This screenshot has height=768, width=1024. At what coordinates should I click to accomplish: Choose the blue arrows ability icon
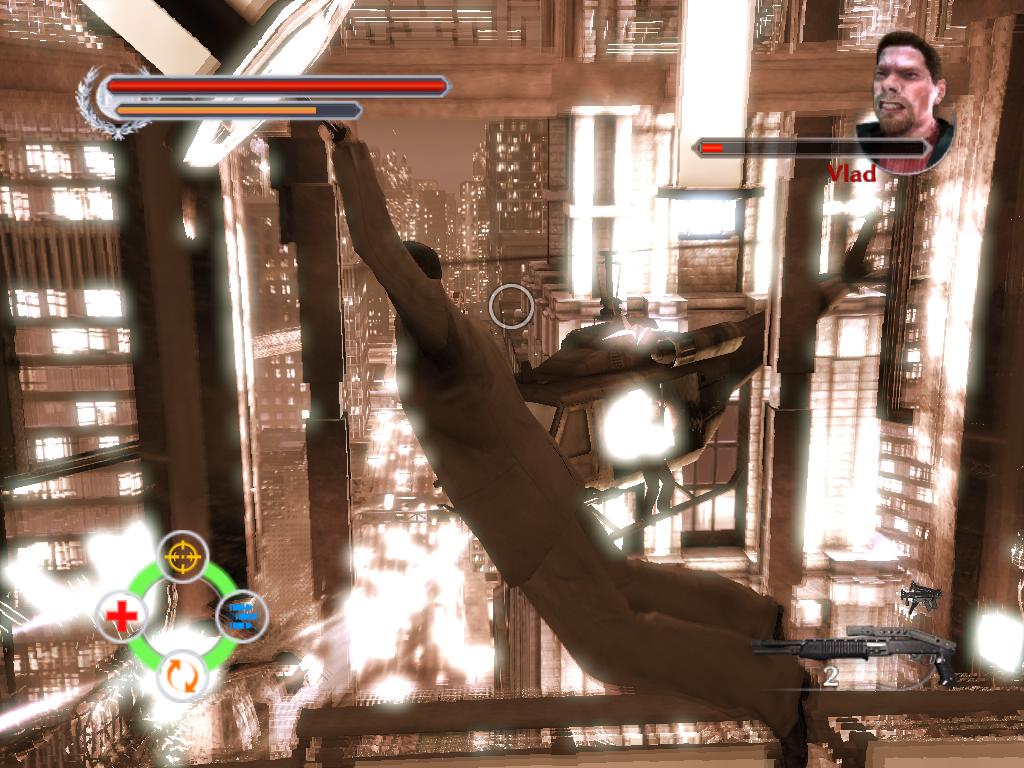[241, 615]
